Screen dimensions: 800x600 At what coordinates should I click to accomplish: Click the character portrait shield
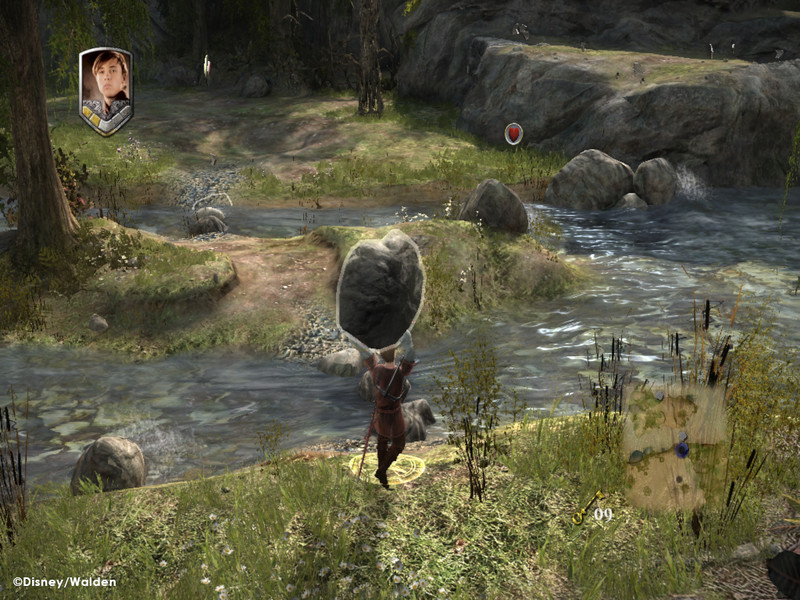point(106,90)
